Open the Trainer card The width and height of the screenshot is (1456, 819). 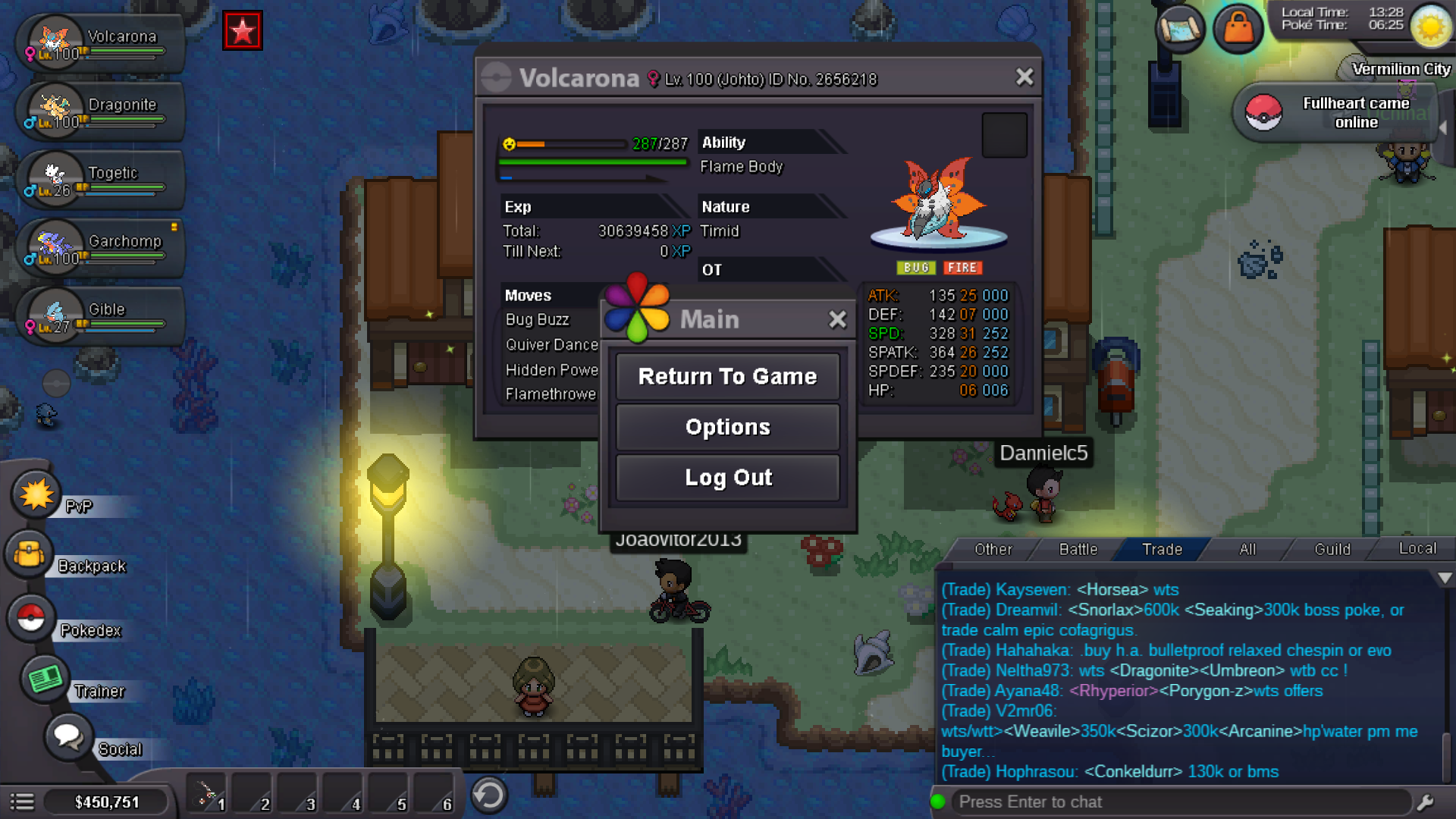44,679
